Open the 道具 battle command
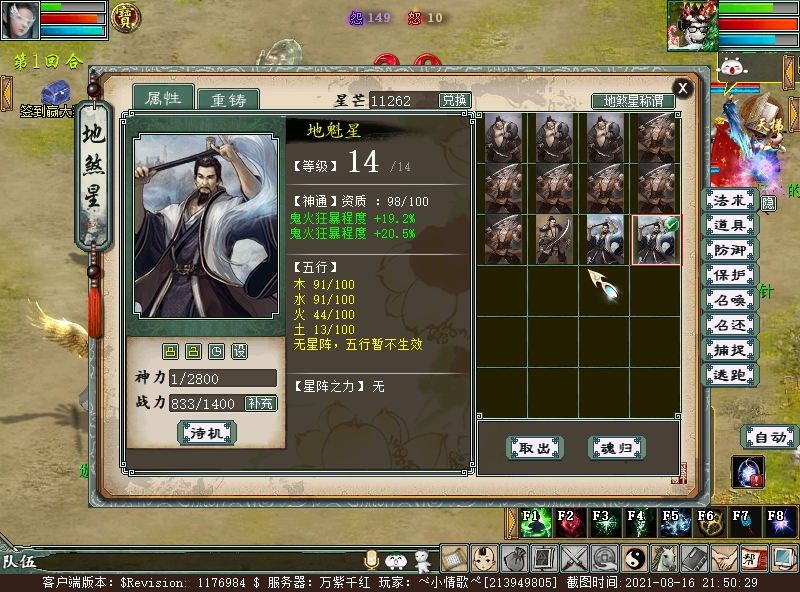 pyautogui.click(x=730, y=226)
